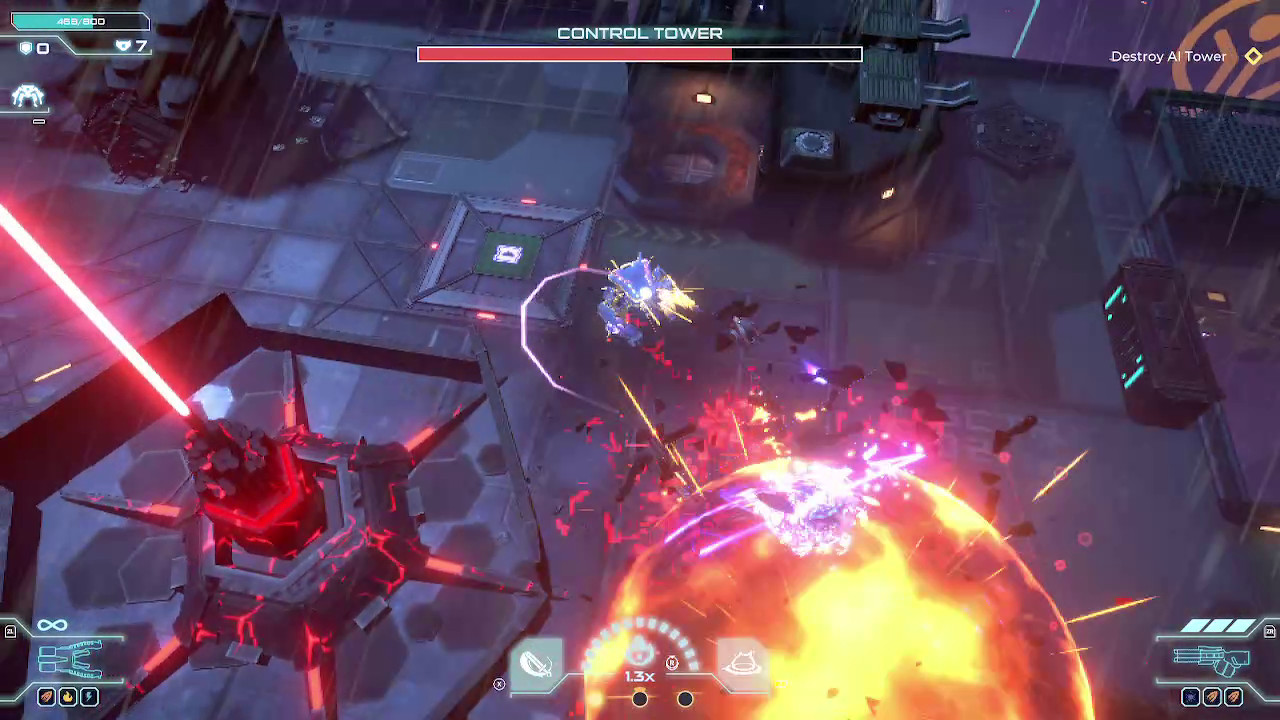The image size is (1280, 720).
Task: Click the infinity ammo symbol
Action: coord(52,624)
